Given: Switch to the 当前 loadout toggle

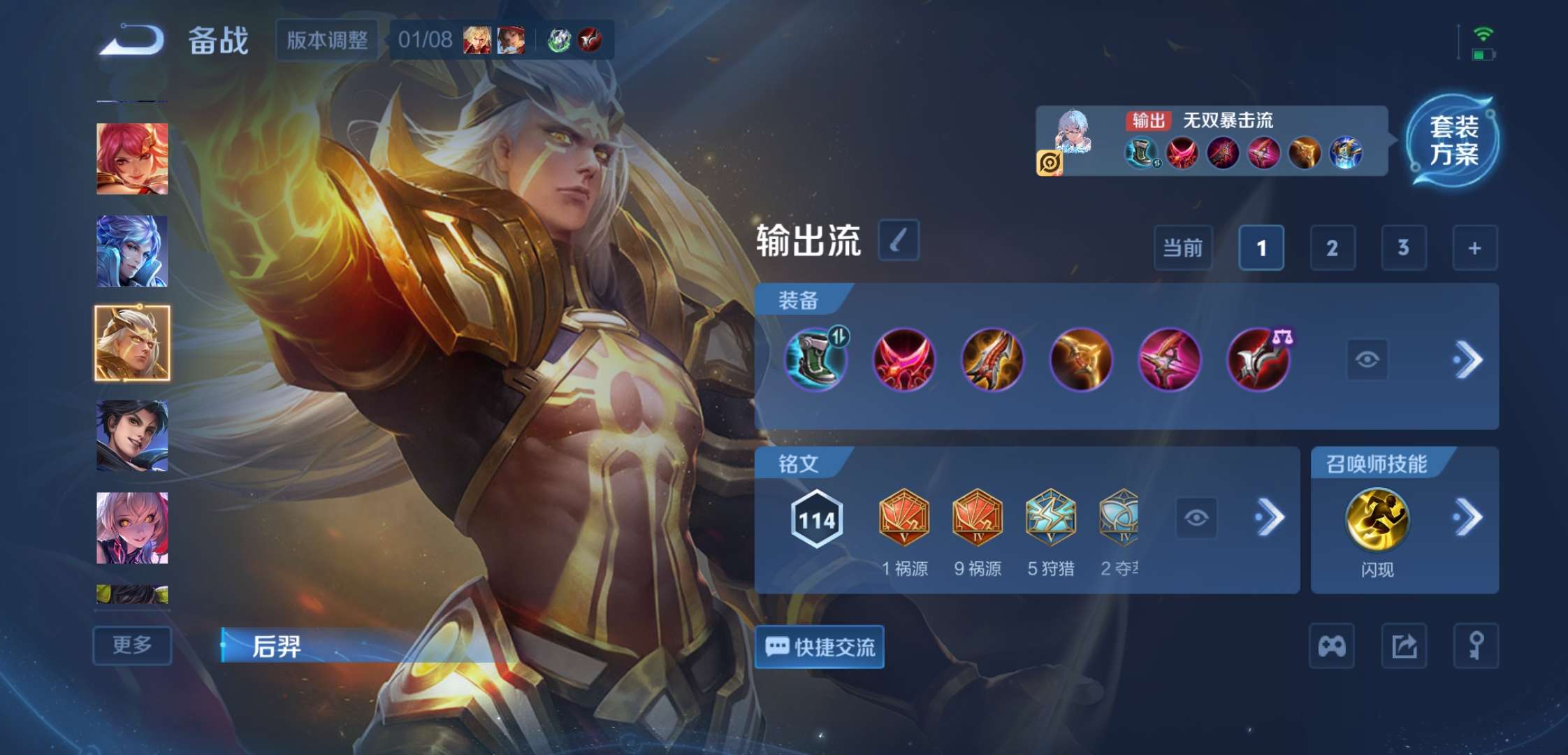Looking at the screenshot, I should point(1182,247).
